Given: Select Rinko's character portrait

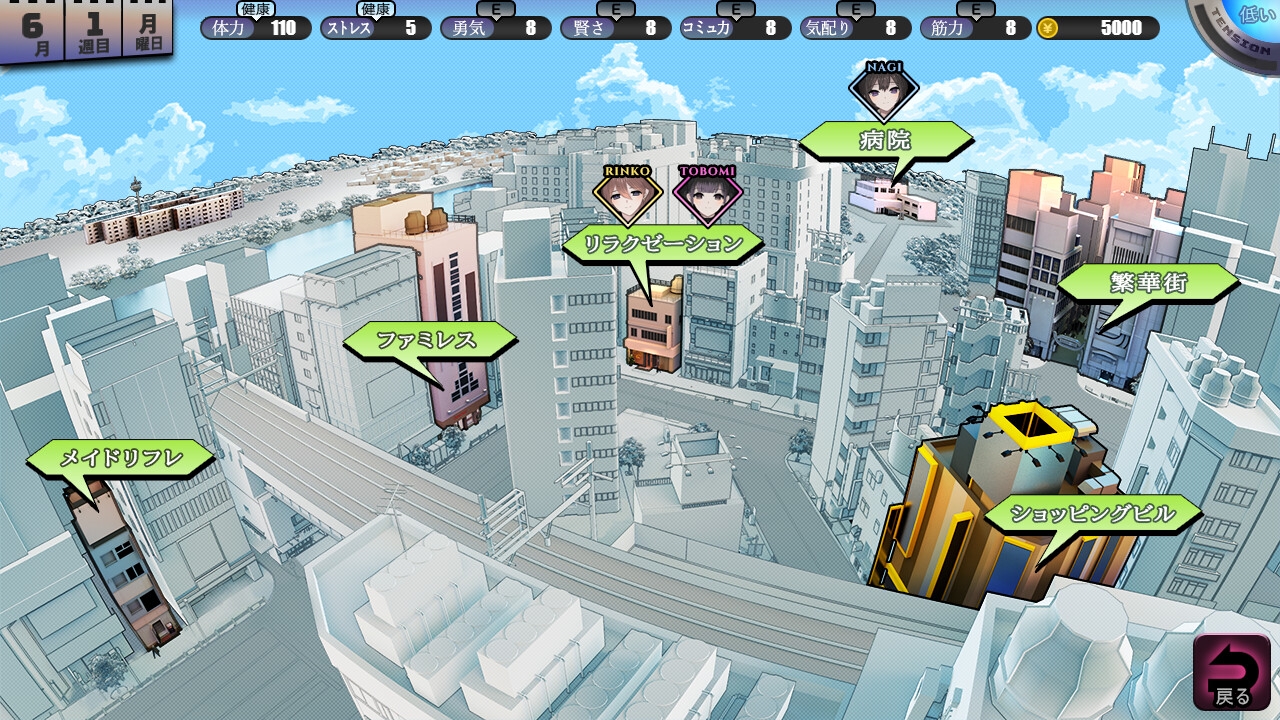Looking at the screenshot, I should (627, 194).
